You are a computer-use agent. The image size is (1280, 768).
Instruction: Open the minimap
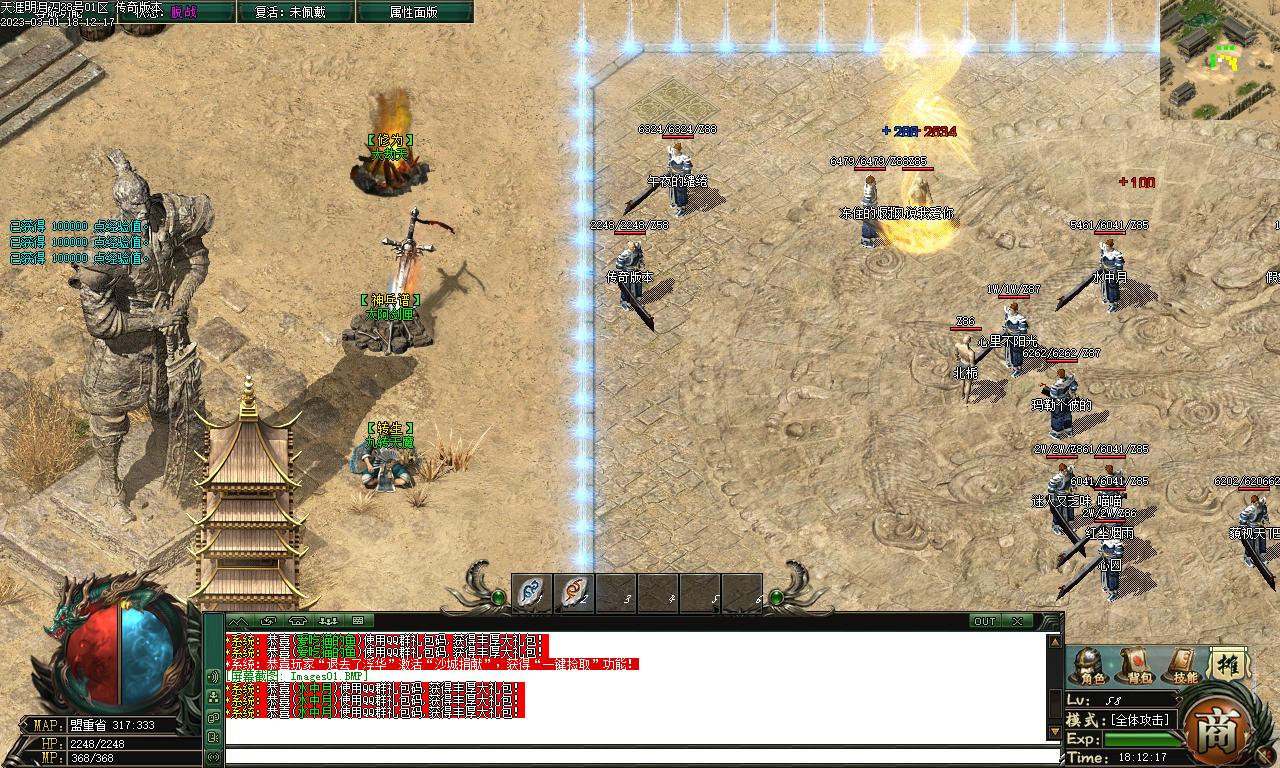tap(1219, 58)
